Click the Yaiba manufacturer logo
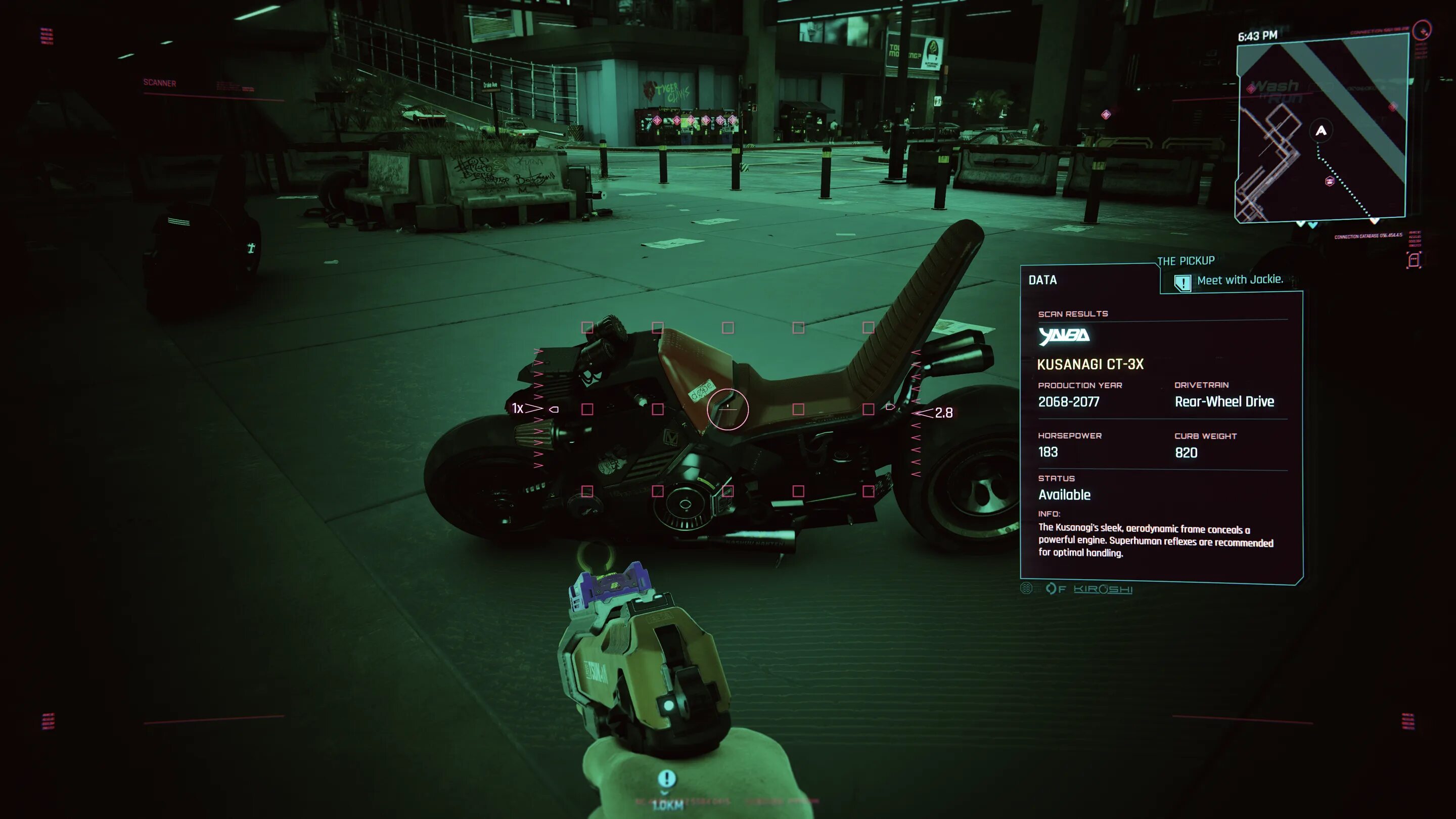1456x819 pixels. 1064,336
